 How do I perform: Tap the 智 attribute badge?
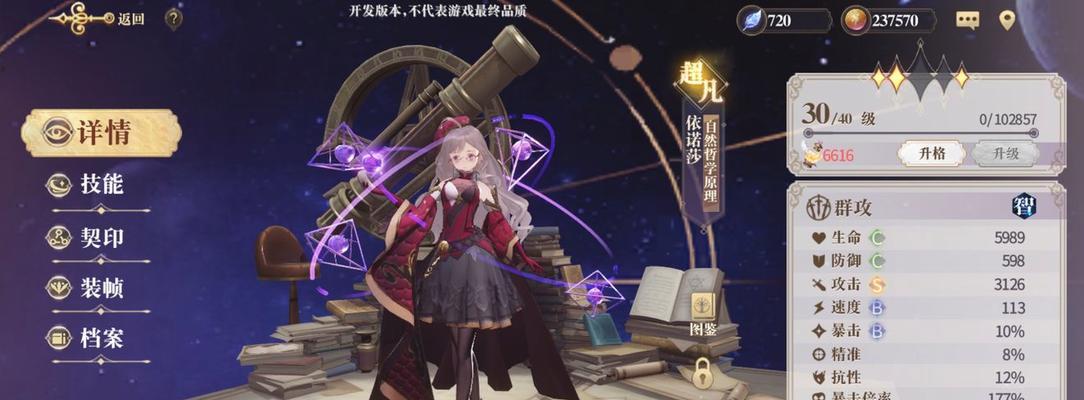(x=1024, y=206)
